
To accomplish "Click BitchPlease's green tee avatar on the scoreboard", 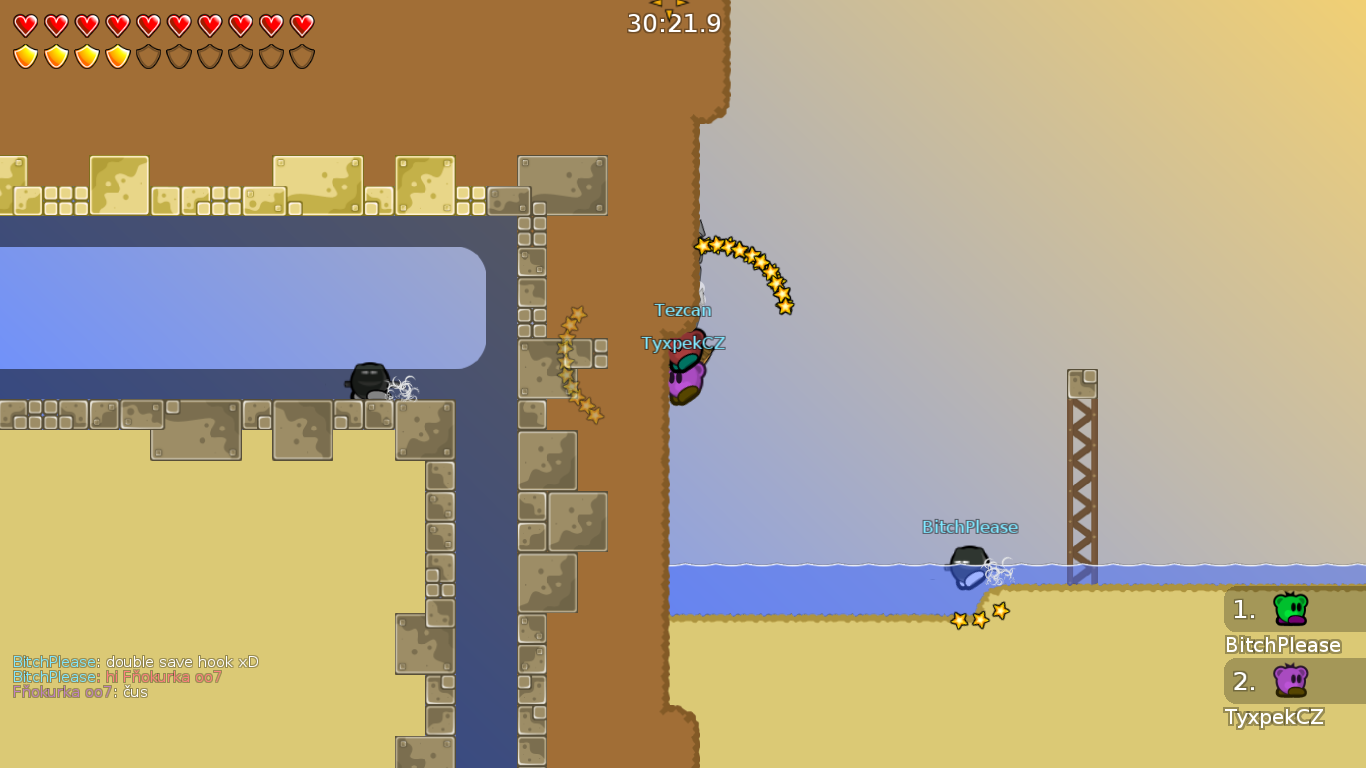I will click(1289, 608).
